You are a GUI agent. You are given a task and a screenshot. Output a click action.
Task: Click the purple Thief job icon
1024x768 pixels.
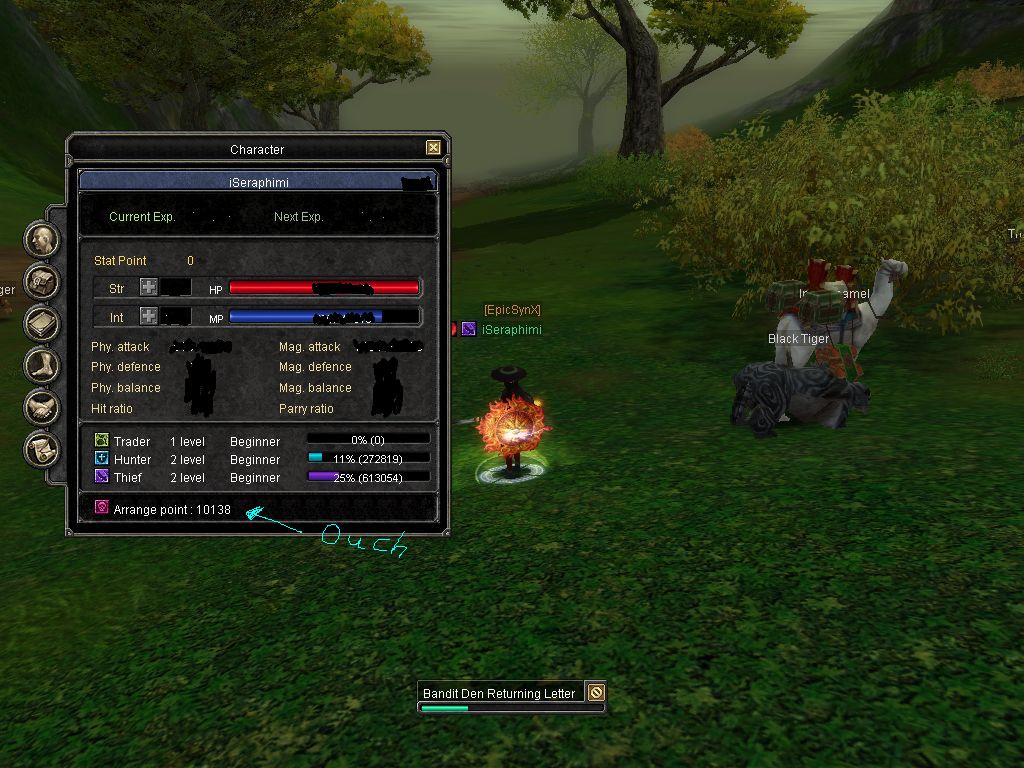[101, 477]
